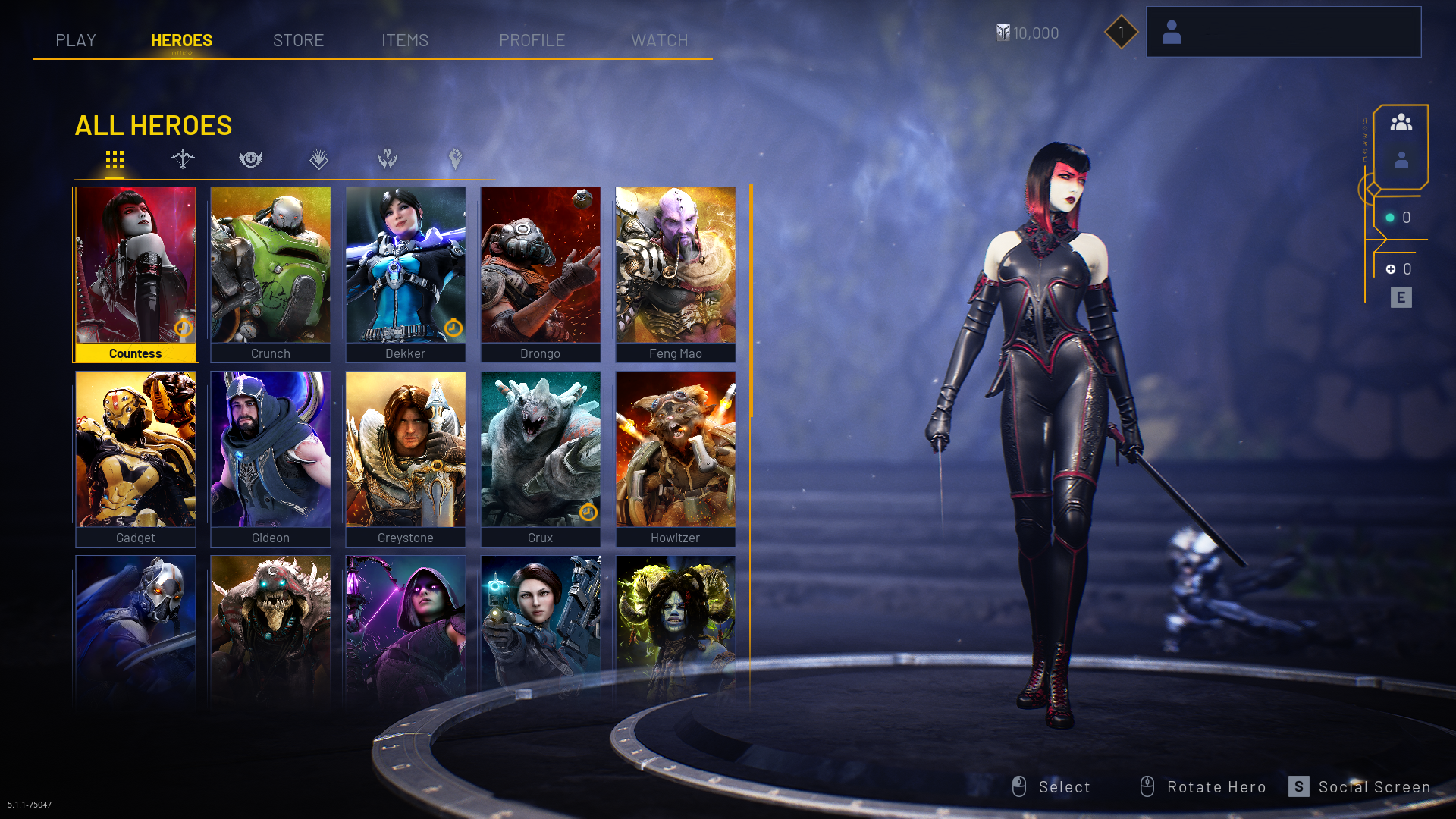Pick Gideon from the hero list
The image size is (1456, 819).
tap(271, 458)
